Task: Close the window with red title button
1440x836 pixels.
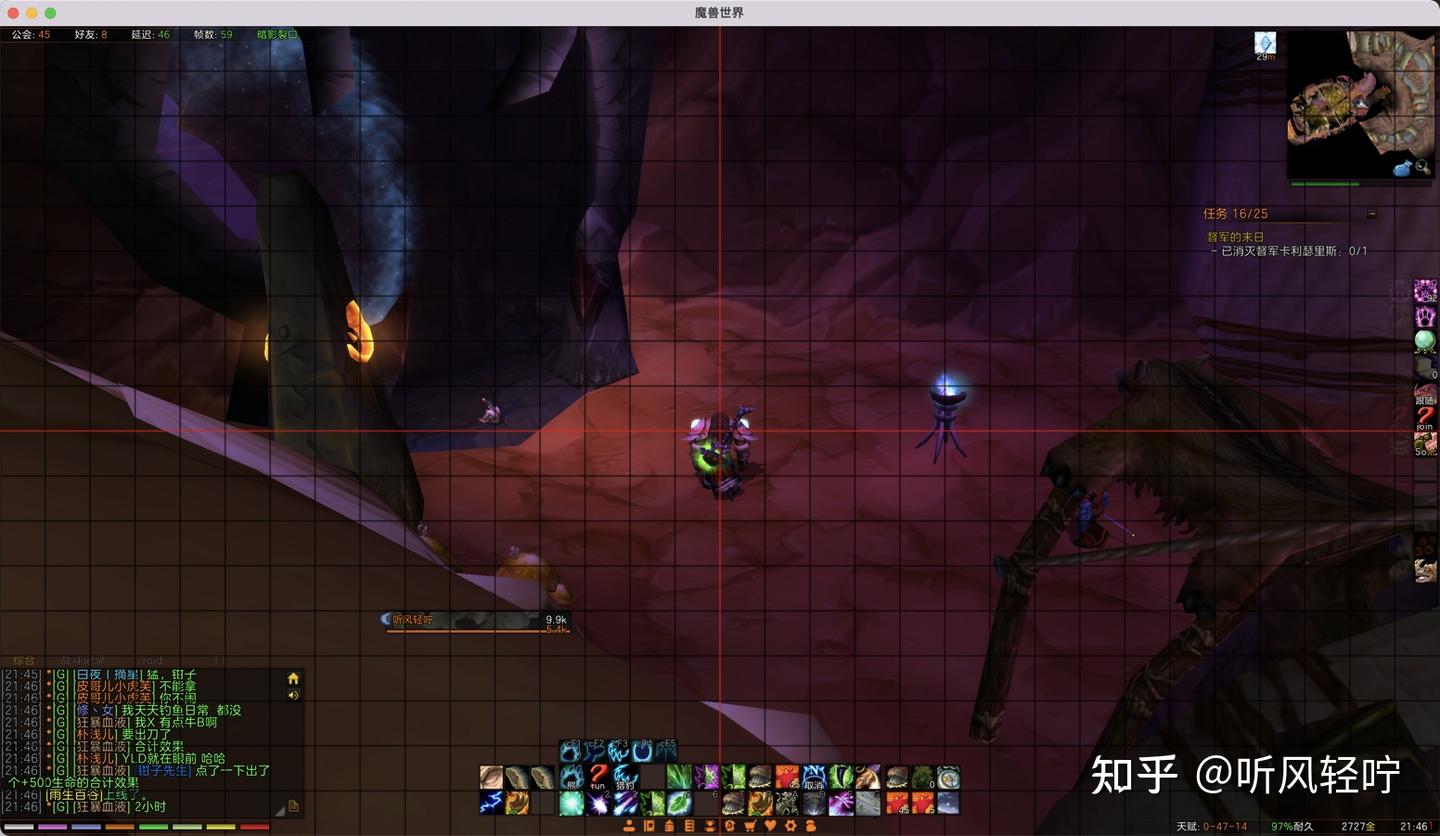Action: coord(13,13)
